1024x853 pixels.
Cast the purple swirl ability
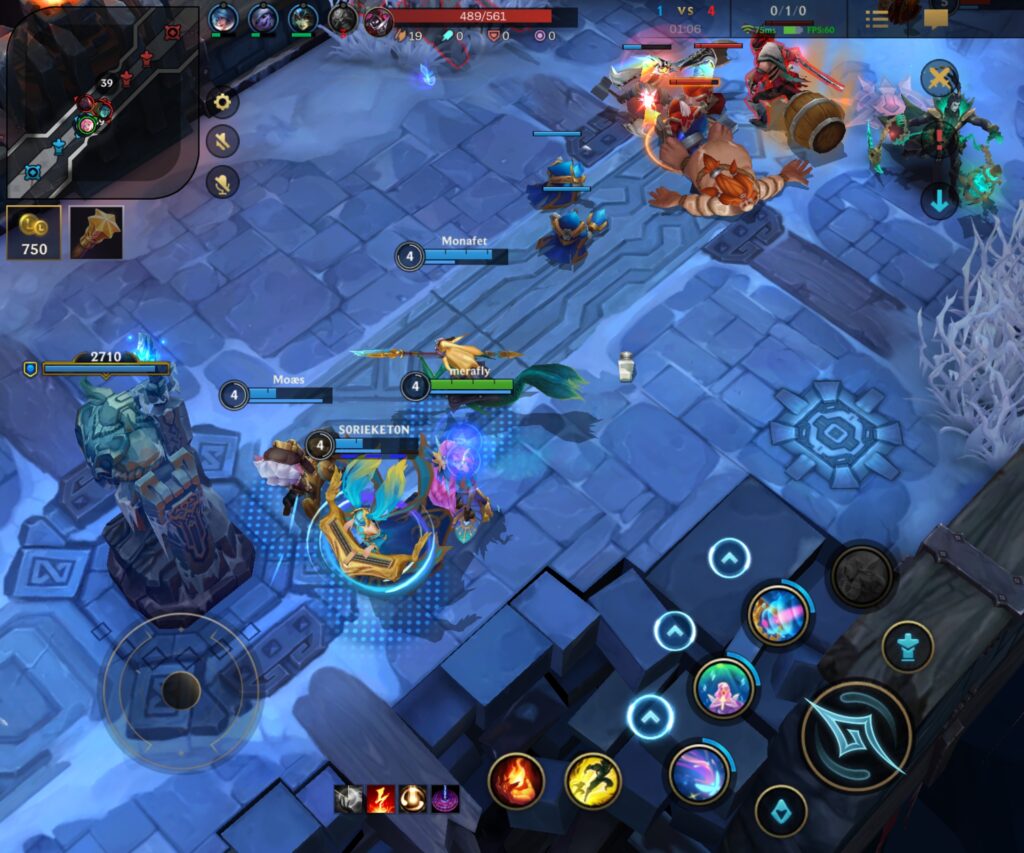699,773
